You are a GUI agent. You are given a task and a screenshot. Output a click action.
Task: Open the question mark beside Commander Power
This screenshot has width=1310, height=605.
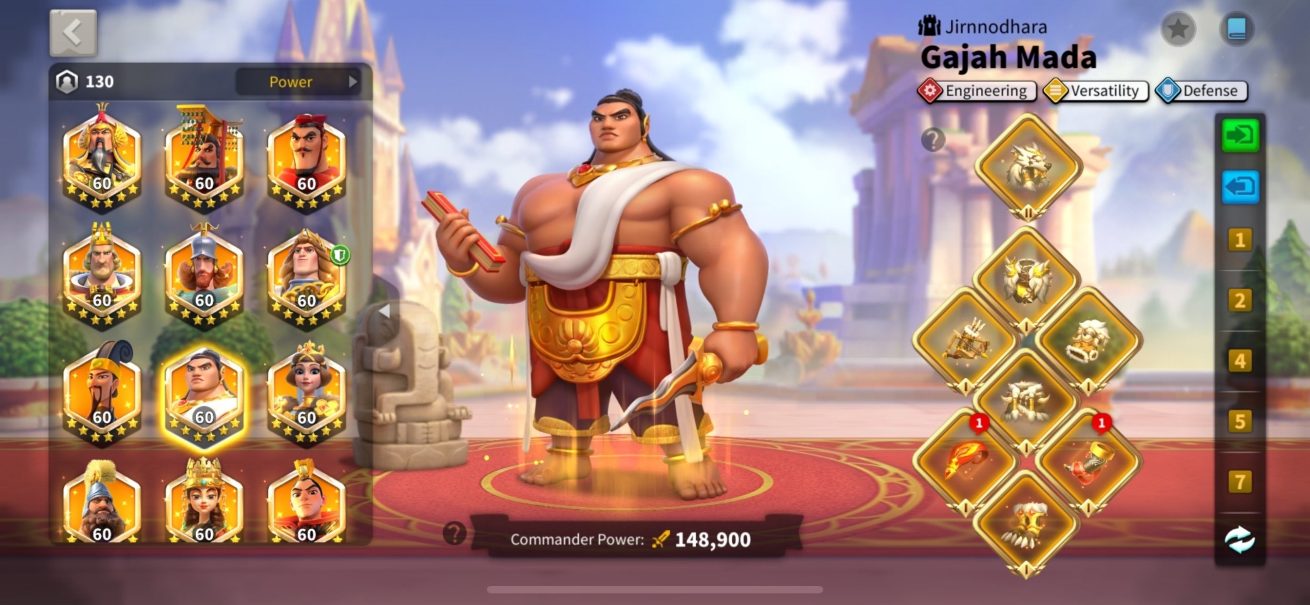click(455, 533)
